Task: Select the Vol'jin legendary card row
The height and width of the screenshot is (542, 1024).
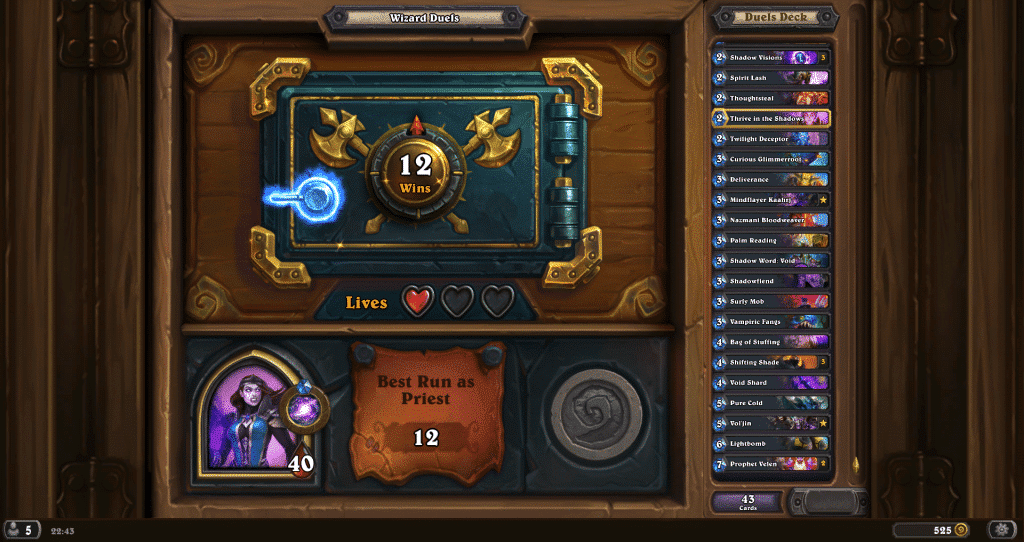Action: [x=770, y=423]
